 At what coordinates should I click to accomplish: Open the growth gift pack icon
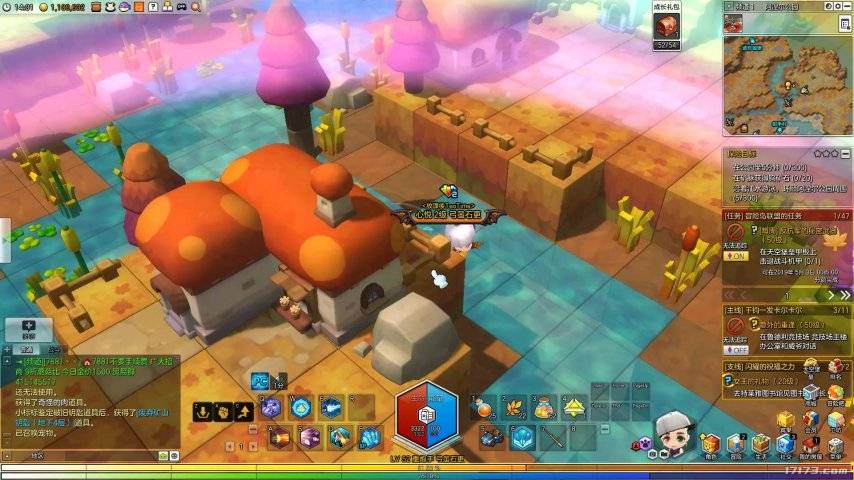[x=666, y=26]
